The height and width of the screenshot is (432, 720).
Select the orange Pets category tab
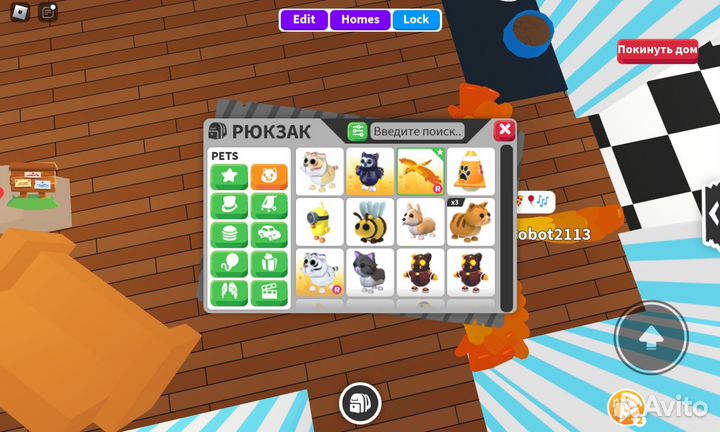tap(269, 177)
